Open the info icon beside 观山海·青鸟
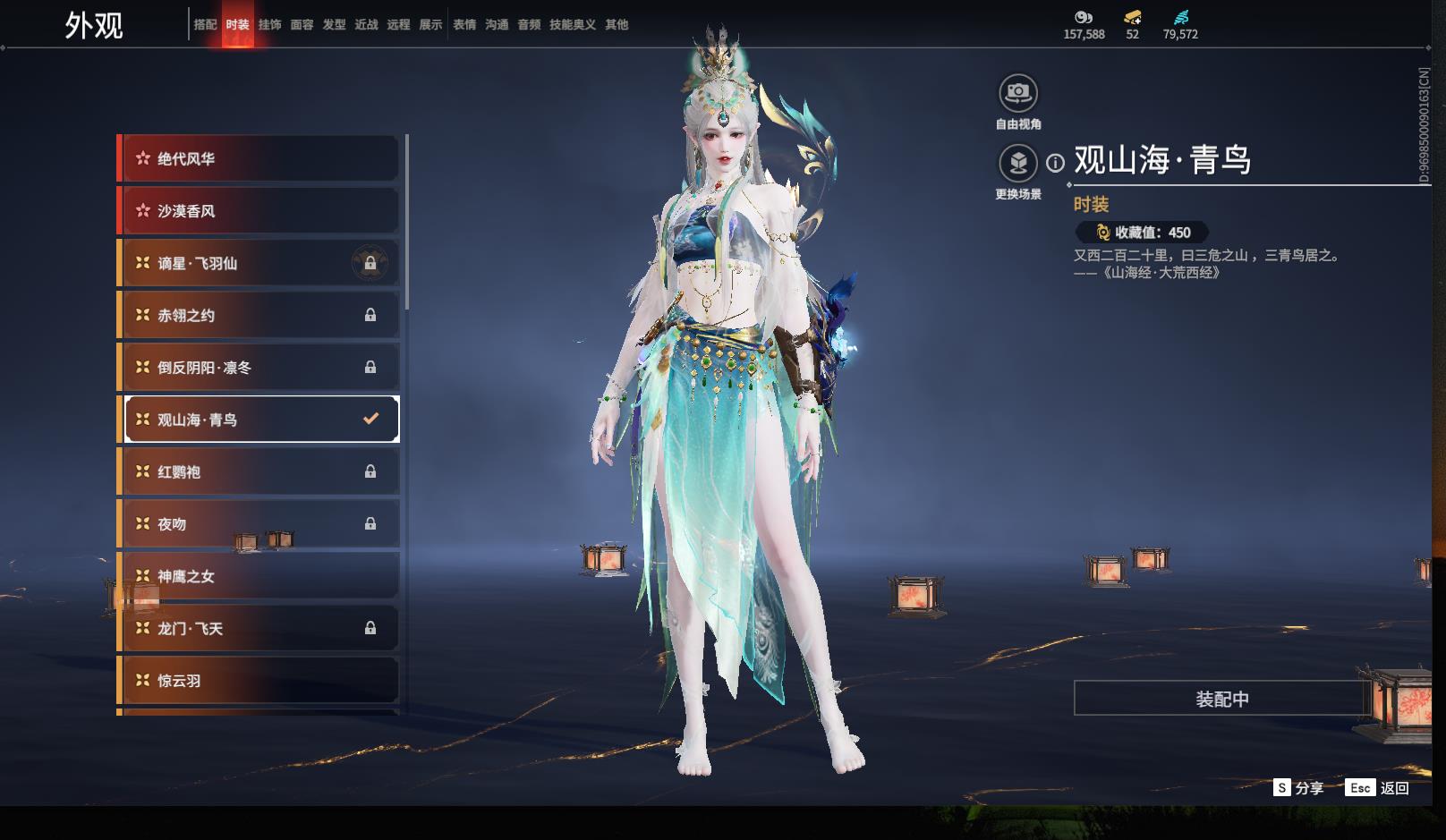Viewport: 1446px width, 840px height. (x=1056, y=163)
